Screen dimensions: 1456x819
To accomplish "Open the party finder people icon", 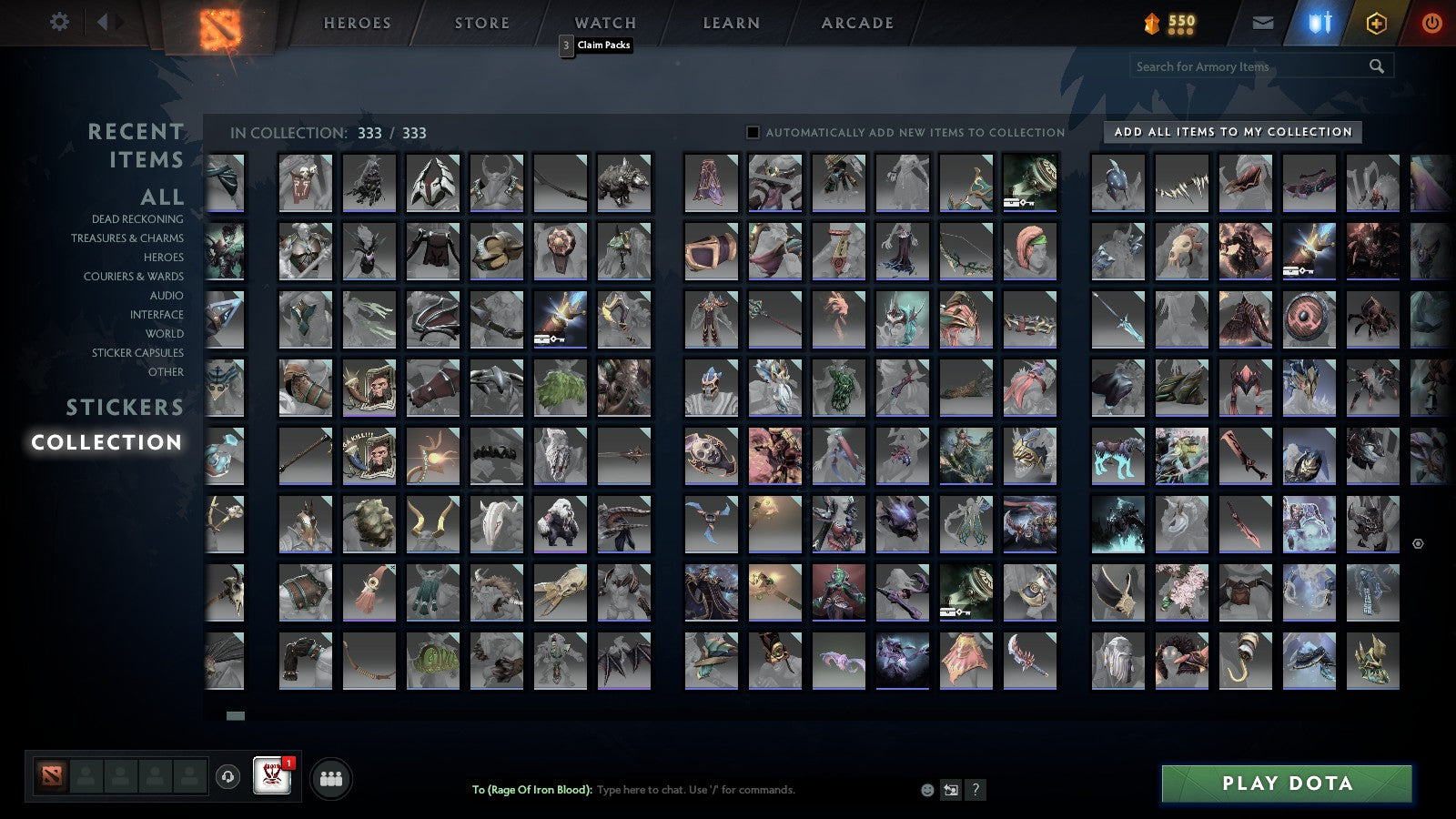I will coord(330,776).
